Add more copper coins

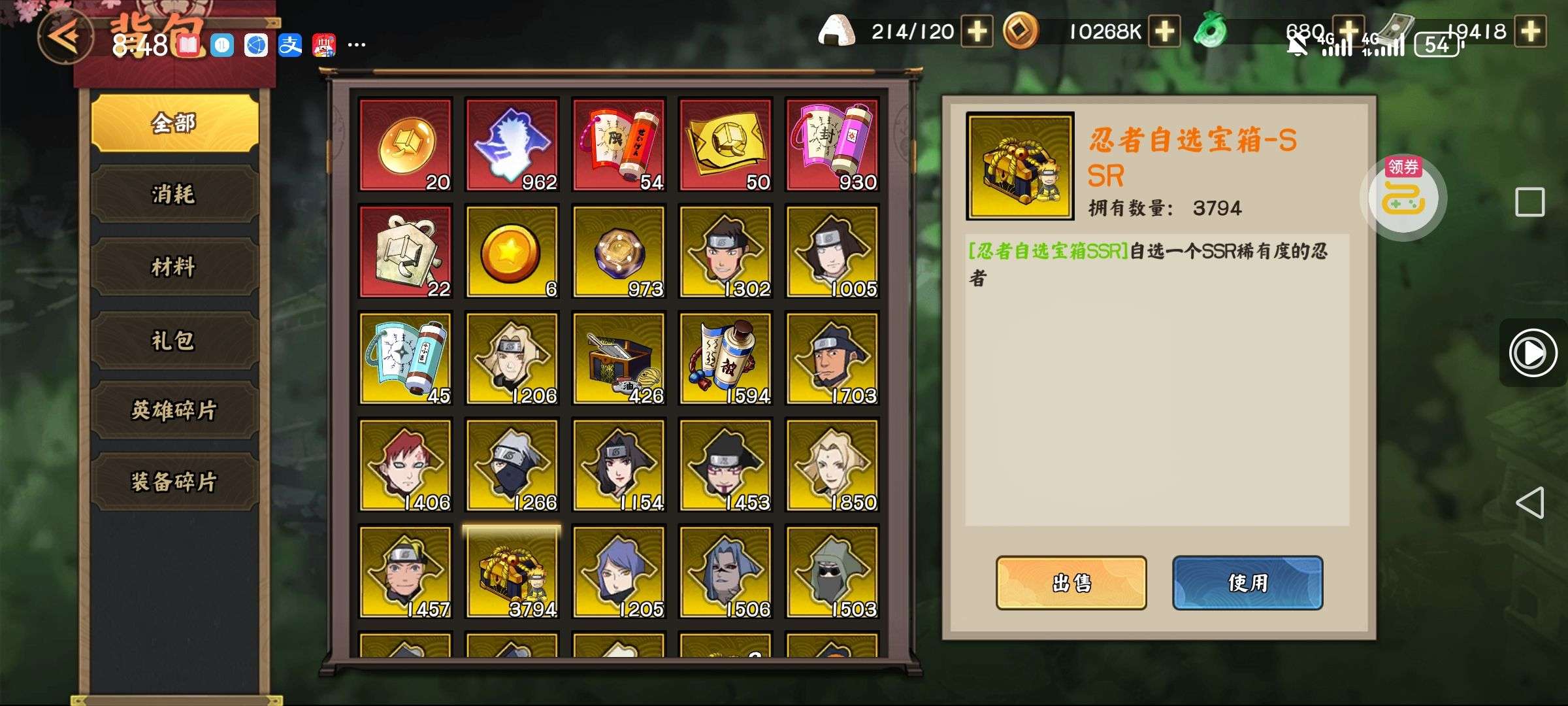1165,31
